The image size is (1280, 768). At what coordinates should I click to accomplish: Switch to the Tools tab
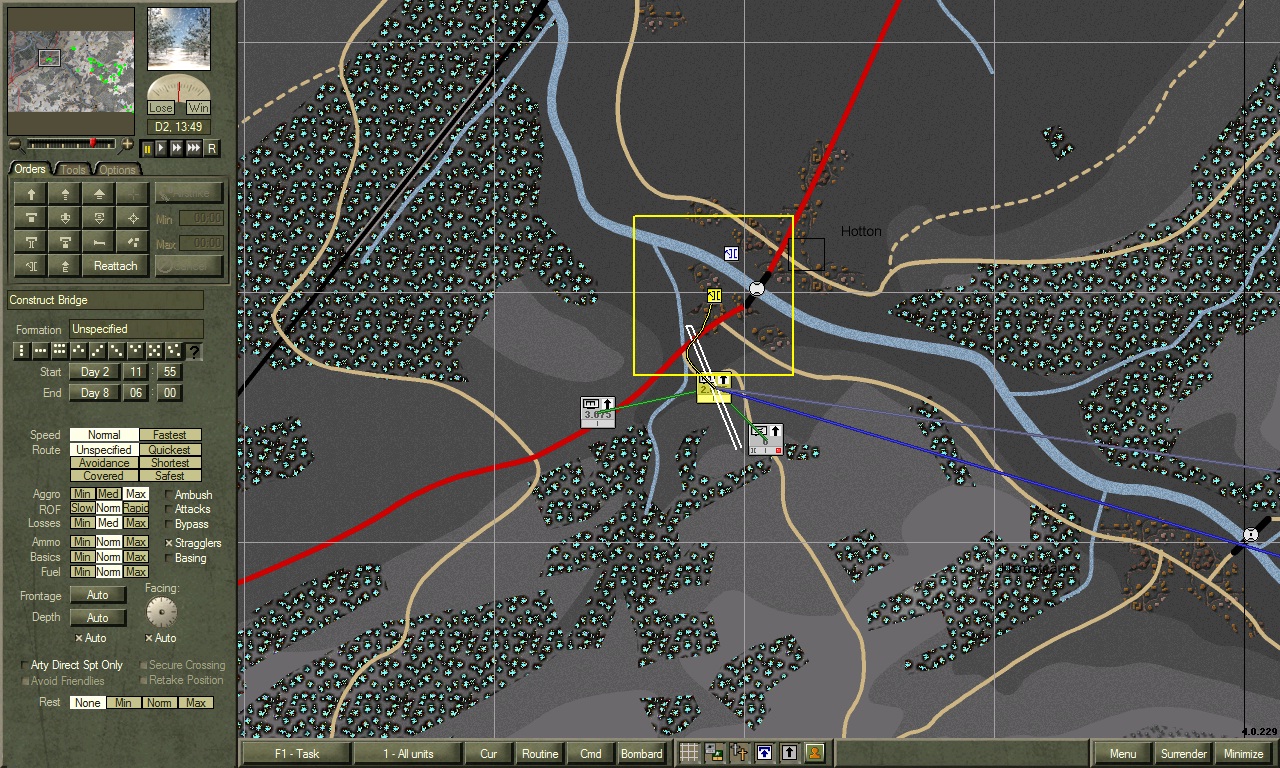tap(72, 169)
